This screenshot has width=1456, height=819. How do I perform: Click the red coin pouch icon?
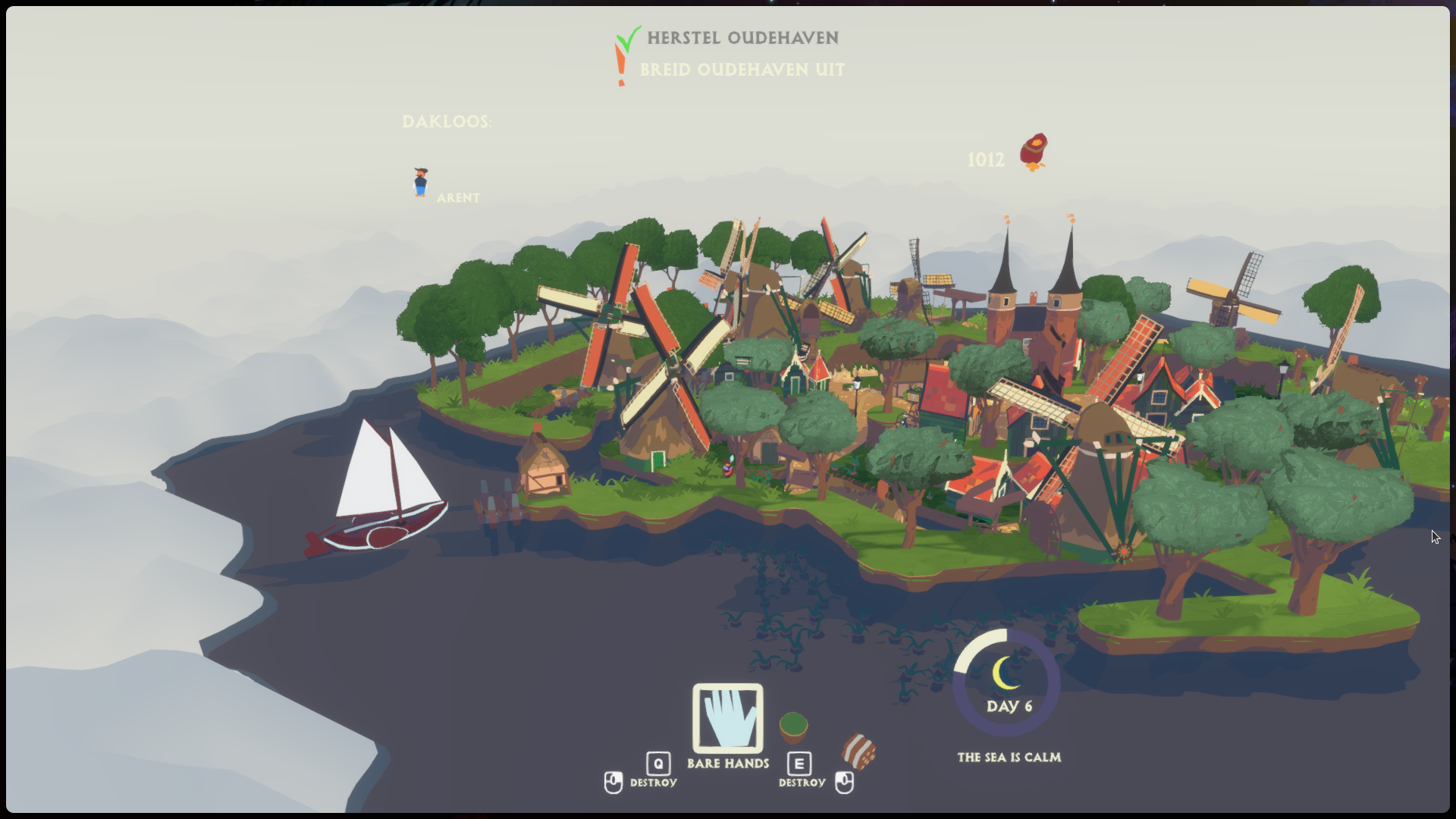coord(1034,152)
